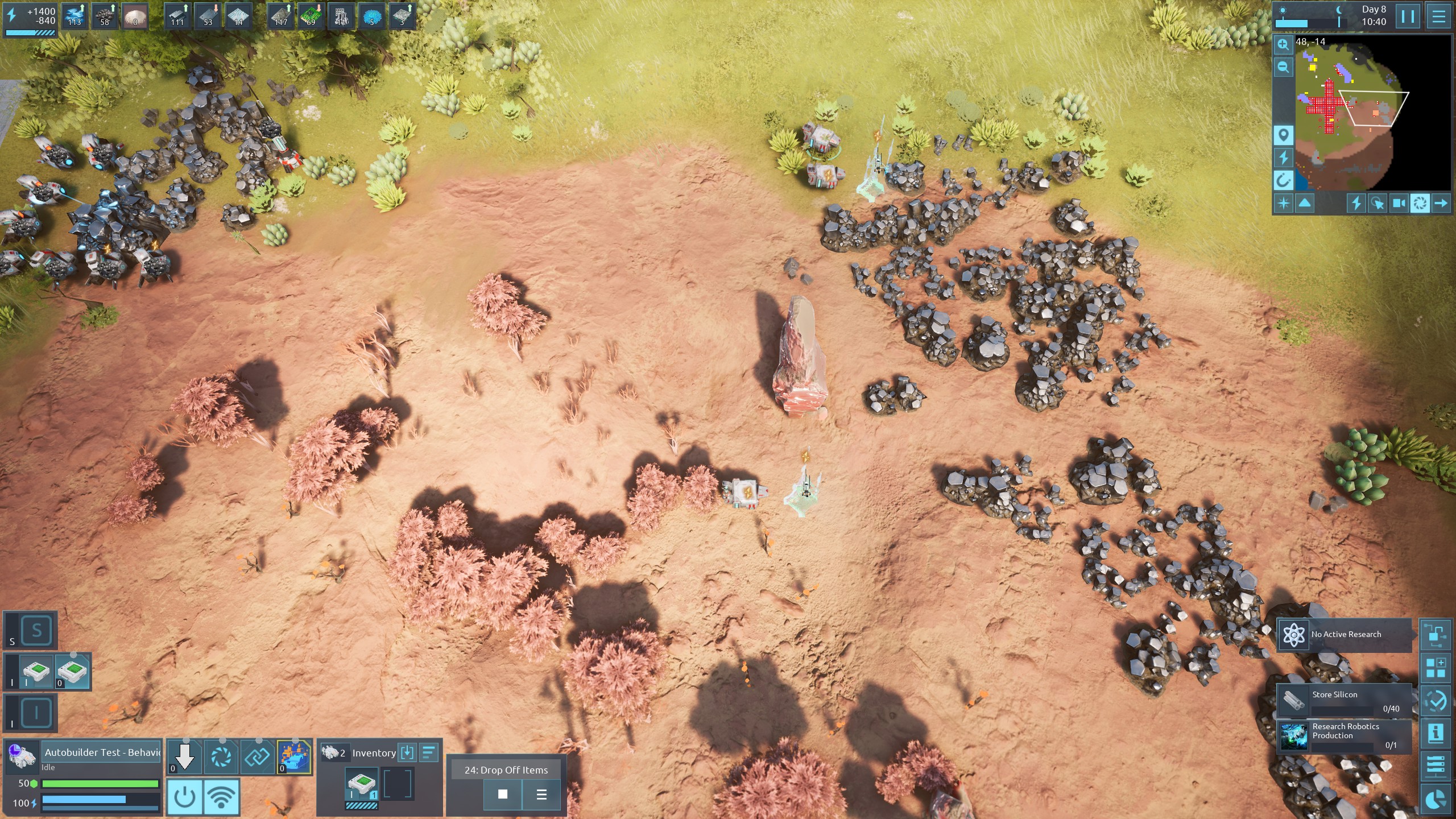Toggle the map pin marker filter

(1283, 135)
